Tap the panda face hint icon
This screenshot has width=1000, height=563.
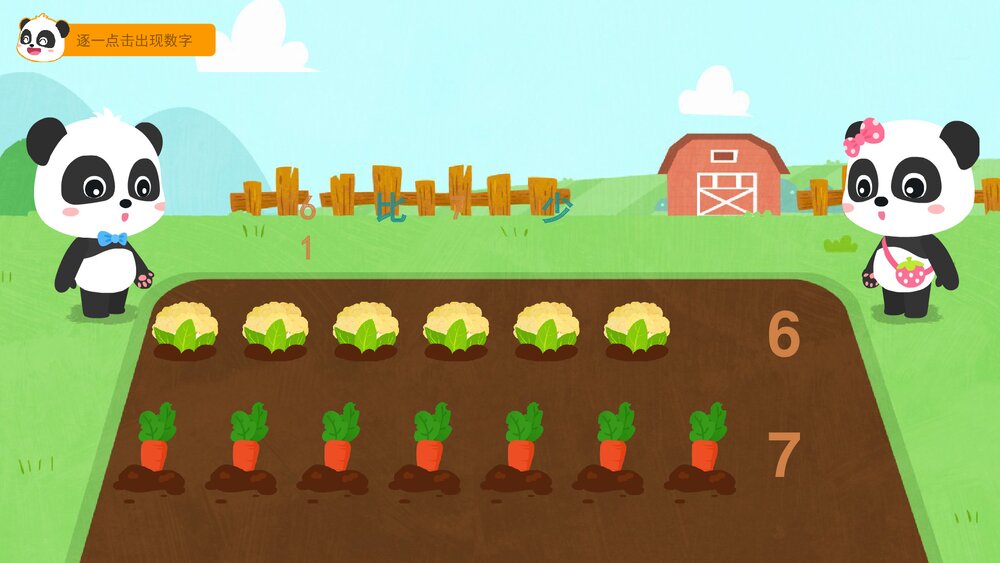click(x=42, y=39)
